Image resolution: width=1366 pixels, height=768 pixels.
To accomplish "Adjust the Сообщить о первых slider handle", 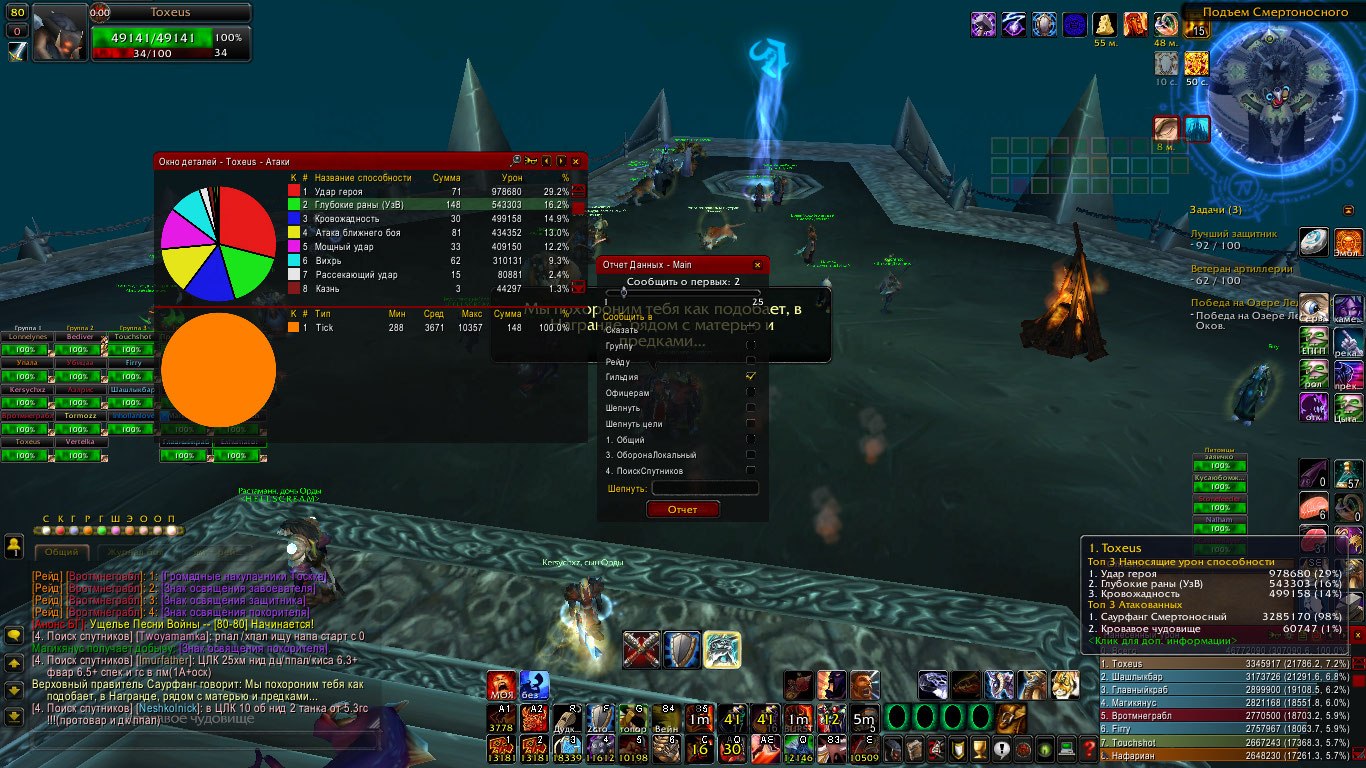I will click(624, 294).
